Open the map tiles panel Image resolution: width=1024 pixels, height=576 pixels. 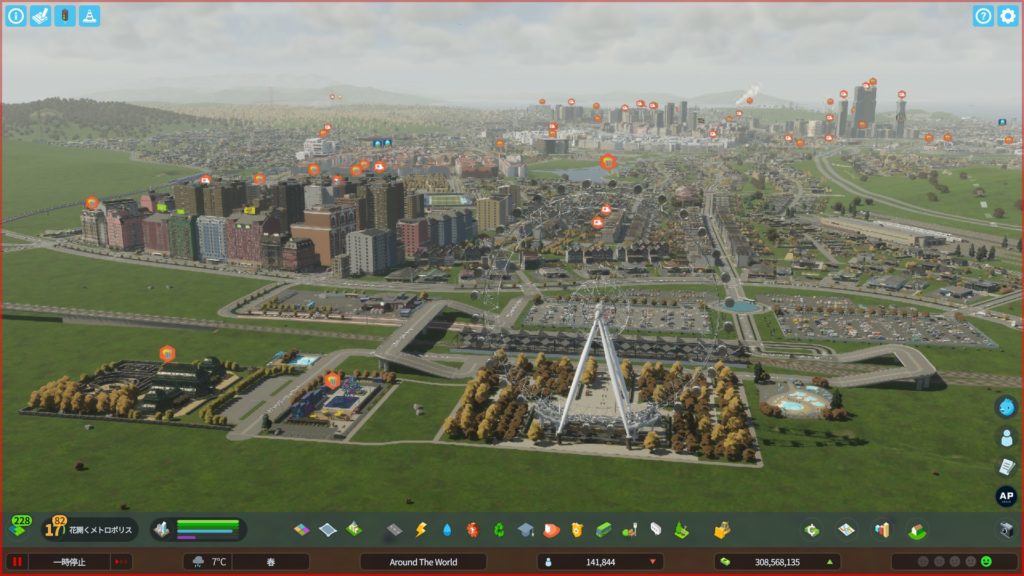click(x=846, y=529)
